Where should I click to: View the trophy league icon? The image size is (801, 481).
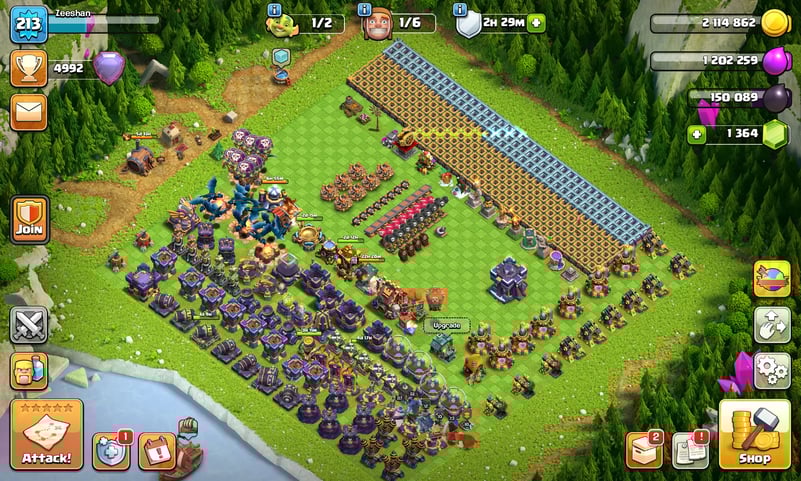[28, 68]
